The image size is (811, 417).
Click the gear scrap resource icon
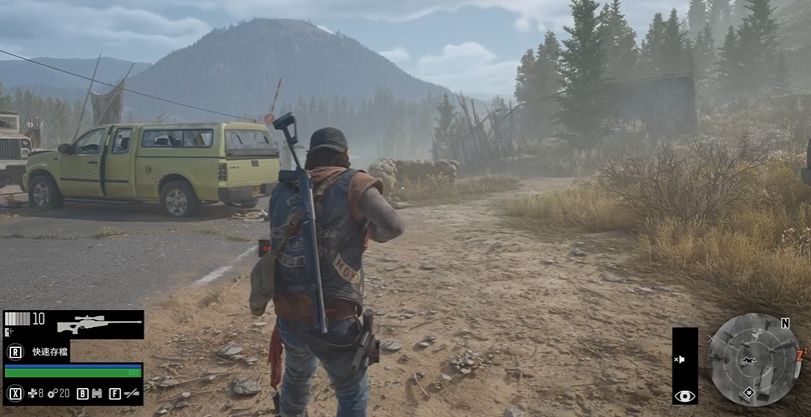[52, 394]
